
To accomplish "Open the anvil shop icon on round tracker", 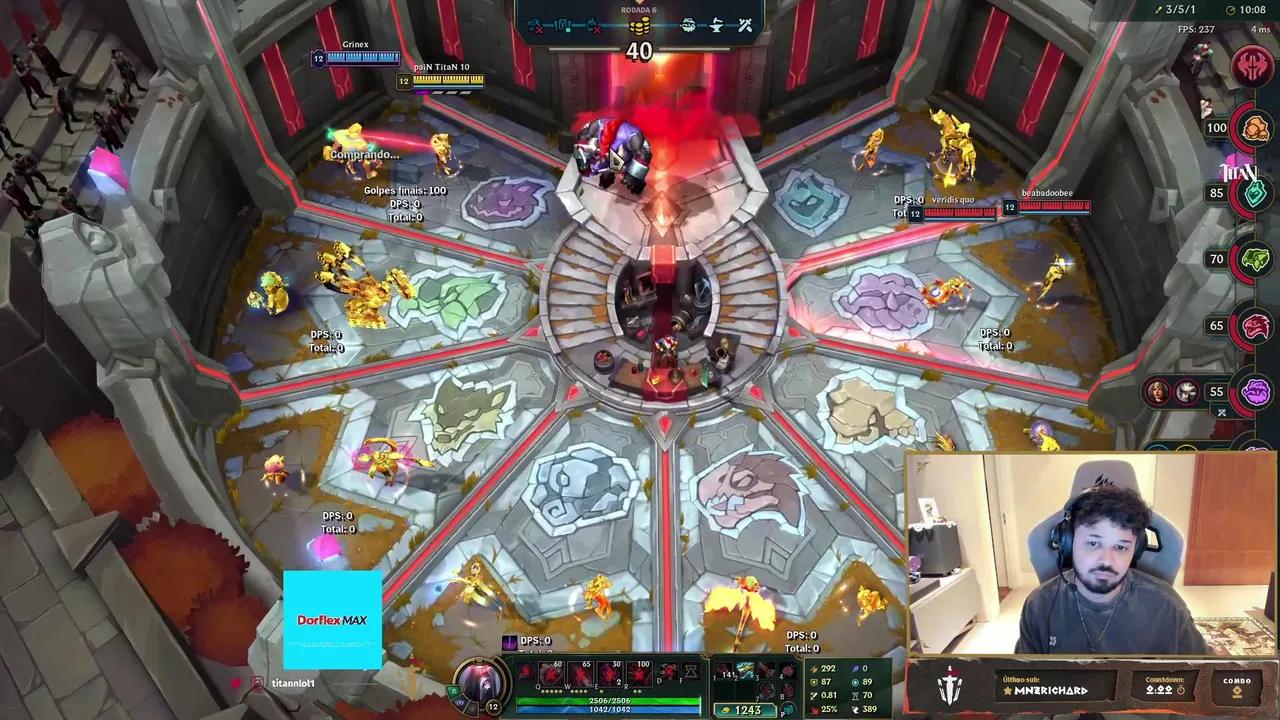I will (x=717, y=25).
